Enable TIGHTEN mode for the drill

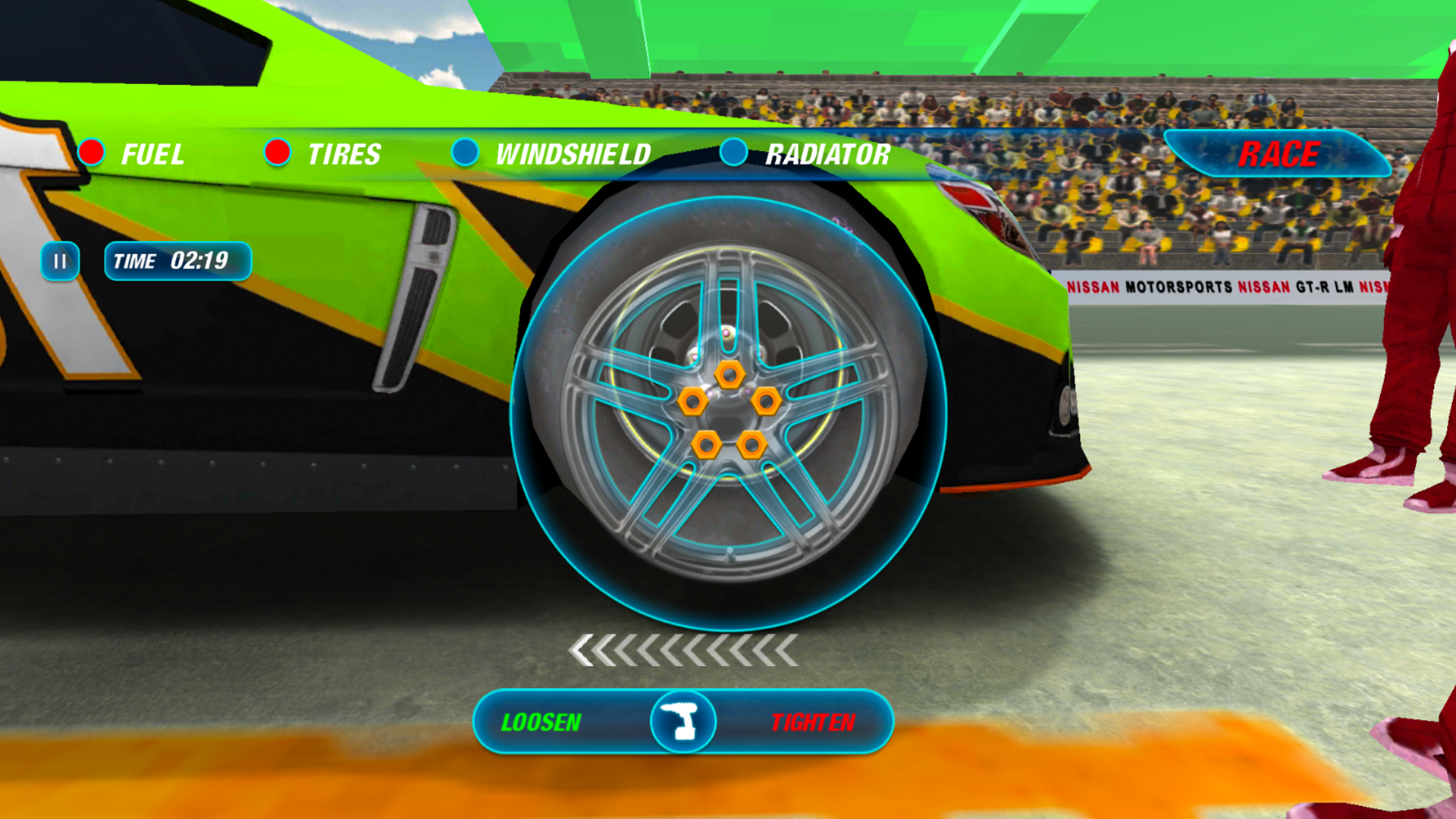(814, 722)
